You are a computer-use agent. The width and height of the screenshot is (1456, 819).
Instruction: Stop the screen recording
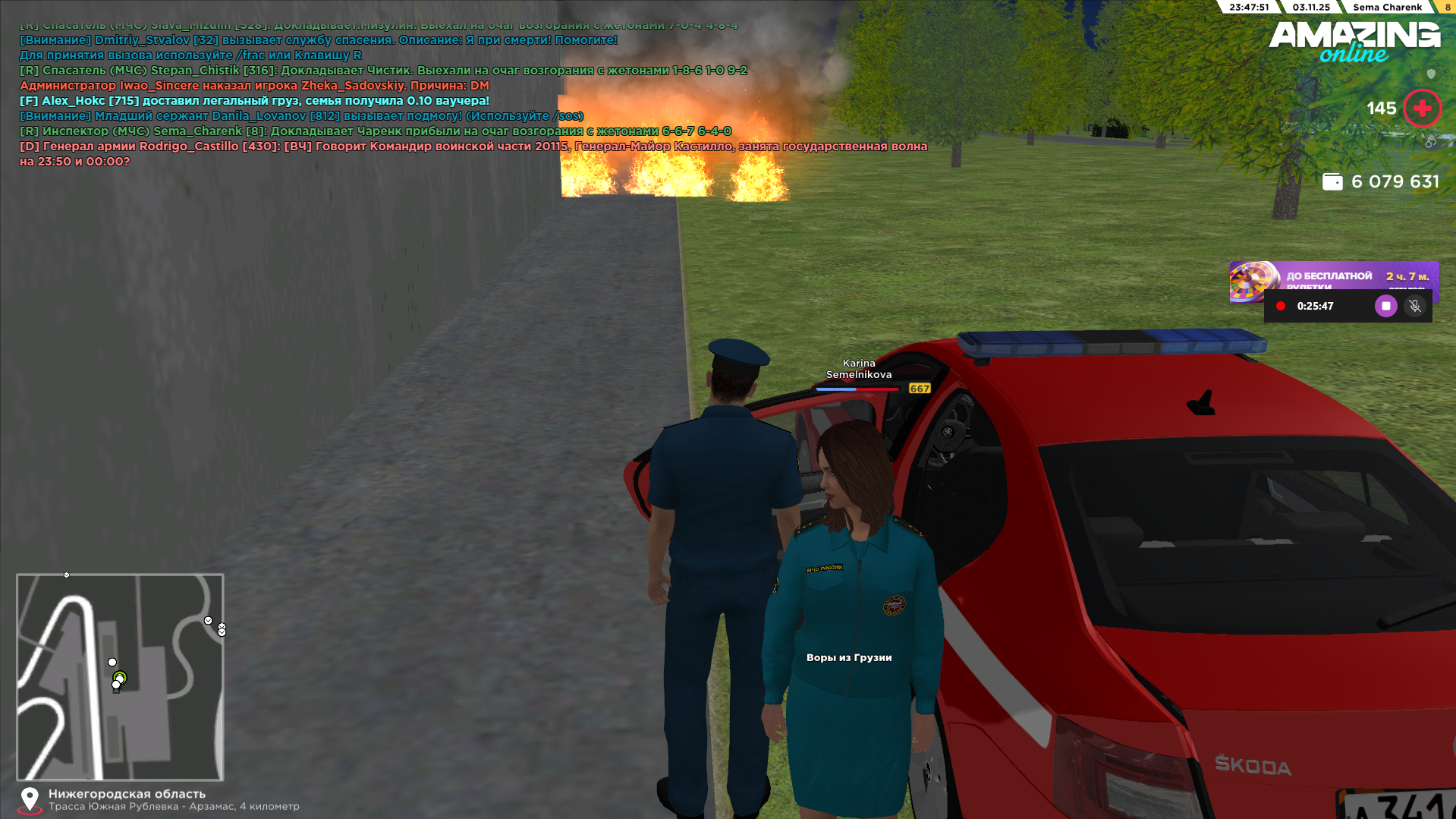(1385, 306)
